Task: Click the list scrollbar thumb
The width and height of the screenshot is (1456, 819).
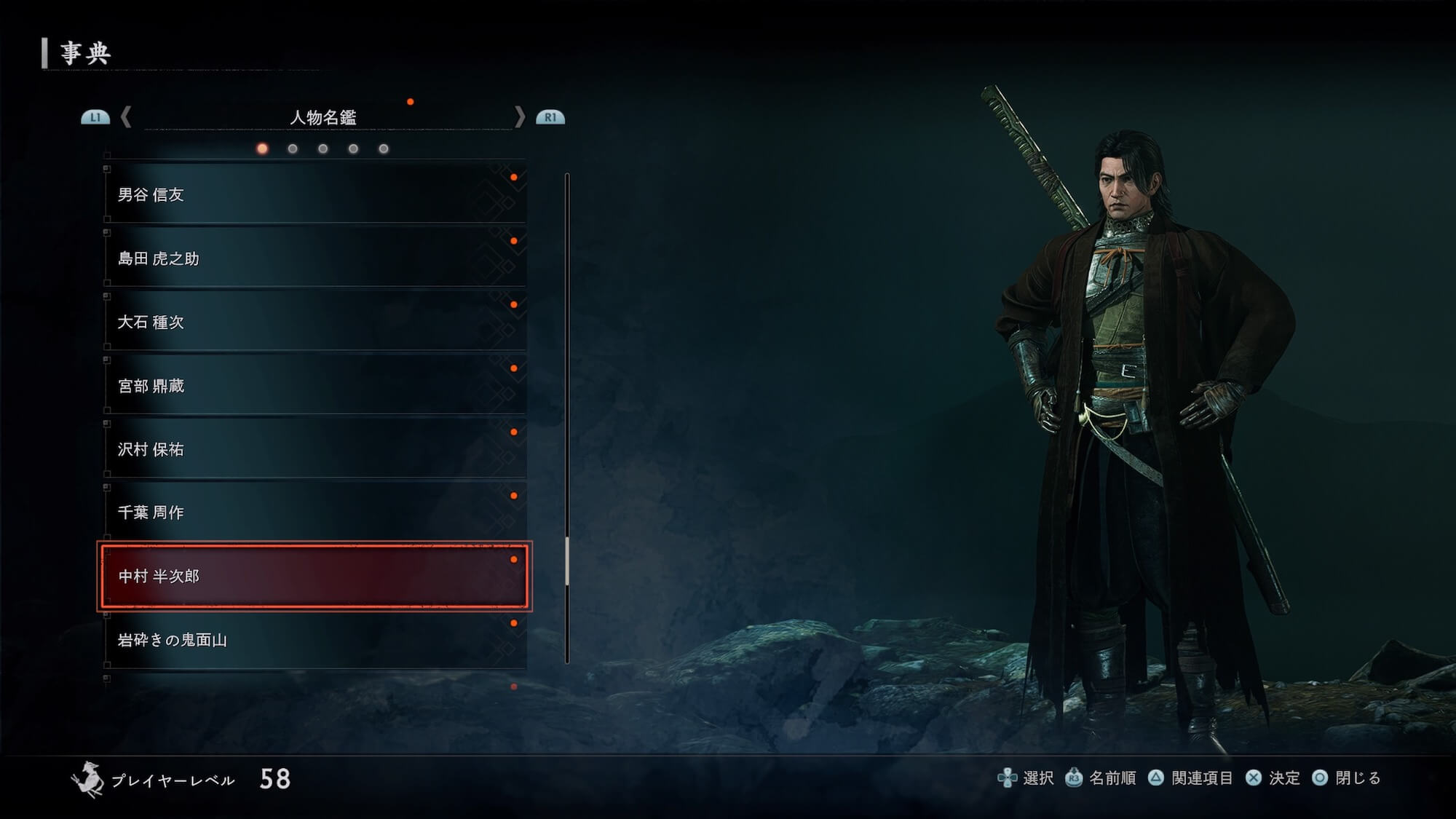Action: [567, 561]
